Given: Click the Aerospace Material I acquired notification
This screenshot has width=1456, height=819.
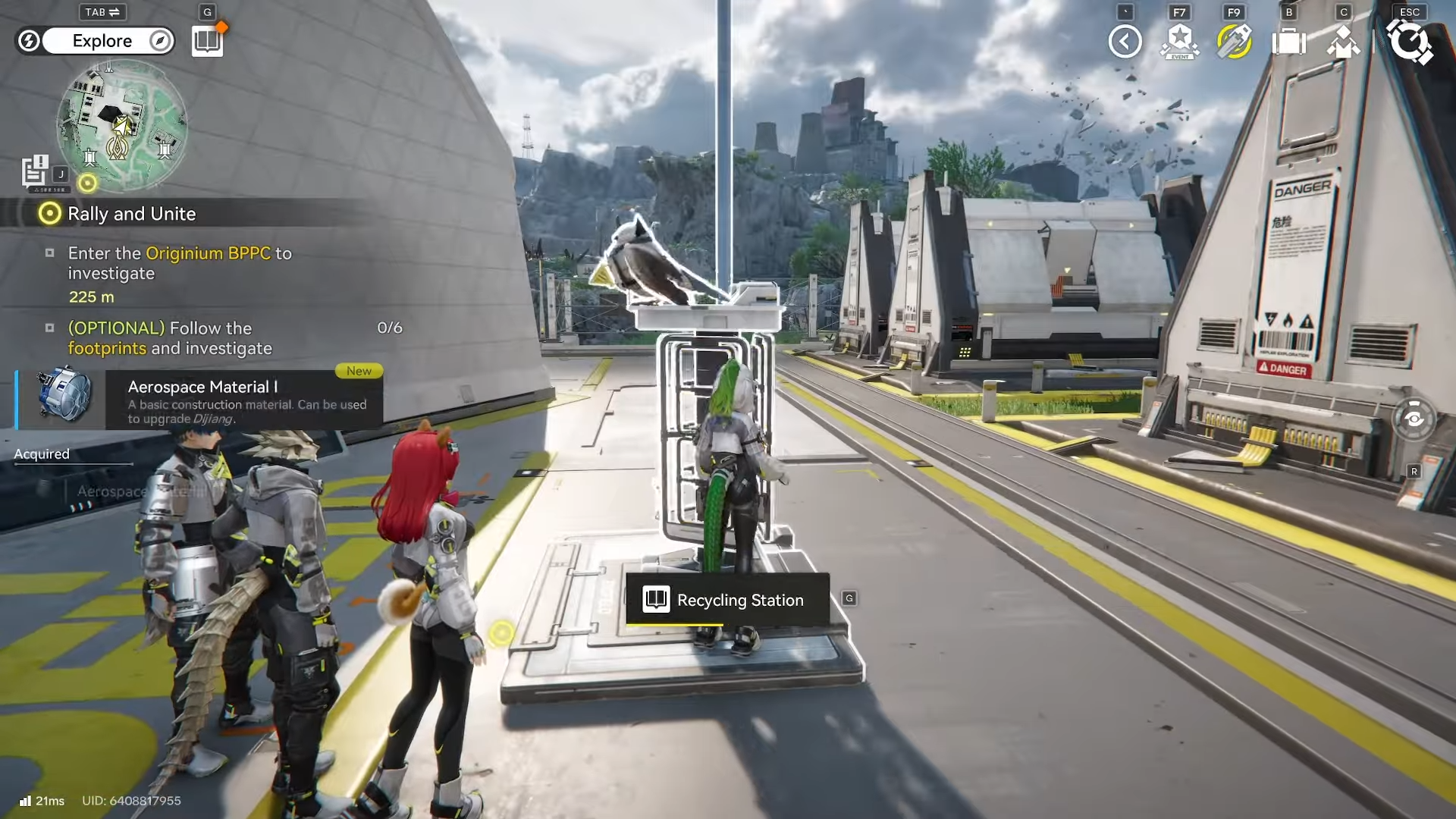Looking at the screenshot, I should pos(200,400).
